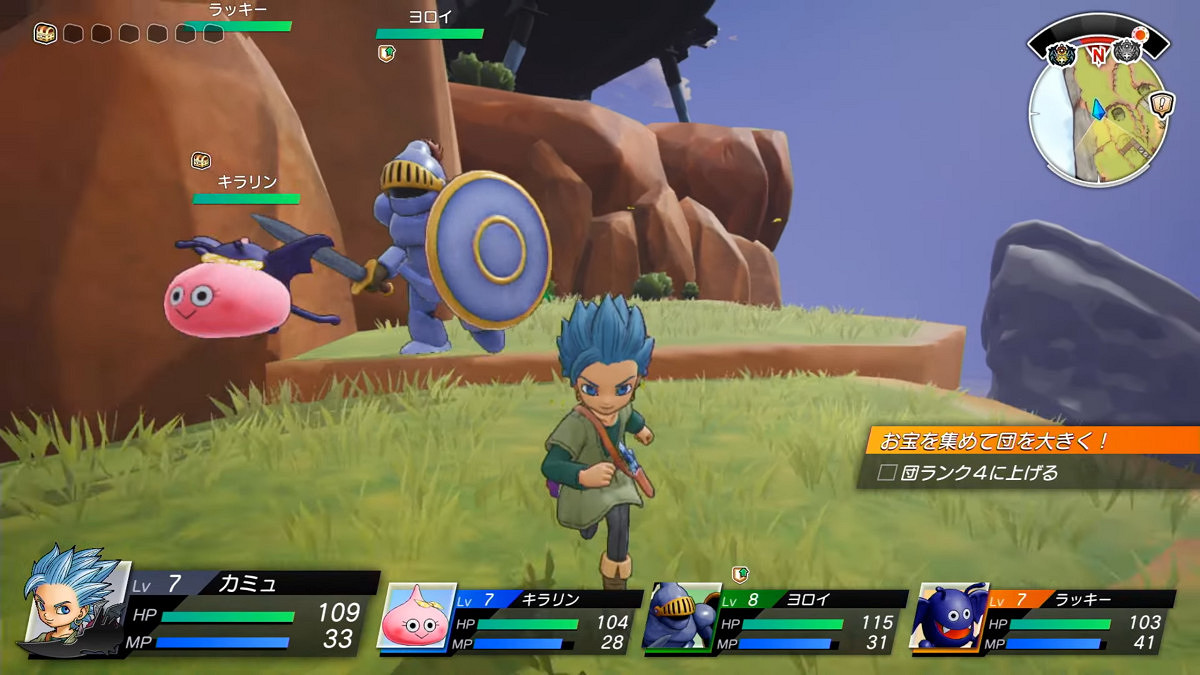Choose the armored knight Yoroi portrait
Viewport: 1200px width, 675px height.
pos(680,615)
